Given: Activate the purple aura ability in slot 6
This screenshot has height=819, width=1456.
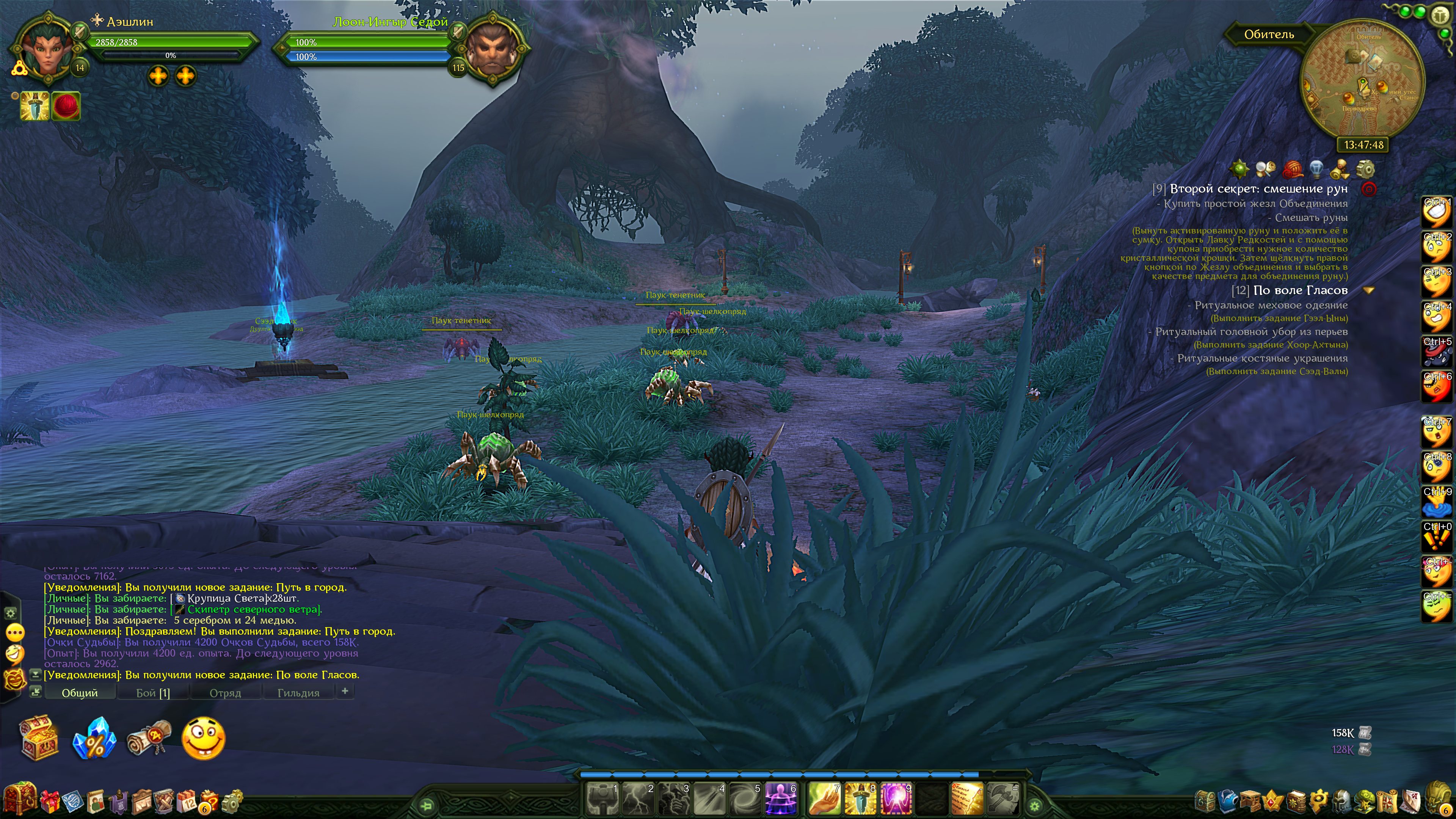Looking at the screenshot, I should tap(781, 799).
